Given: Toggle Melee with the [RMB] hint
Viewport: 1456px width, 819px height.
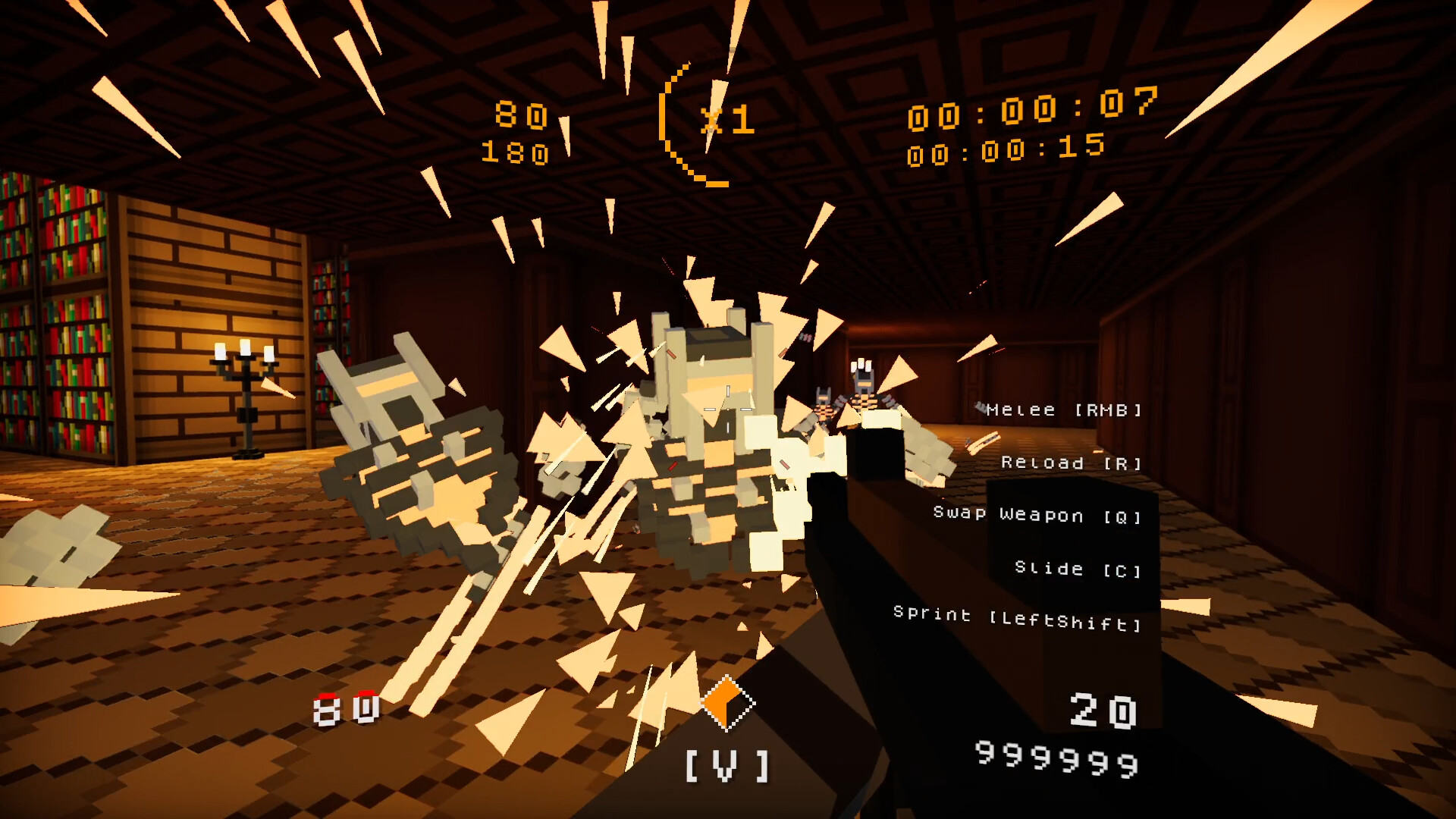Looking at the screenshot, I should click(1060, 411).
